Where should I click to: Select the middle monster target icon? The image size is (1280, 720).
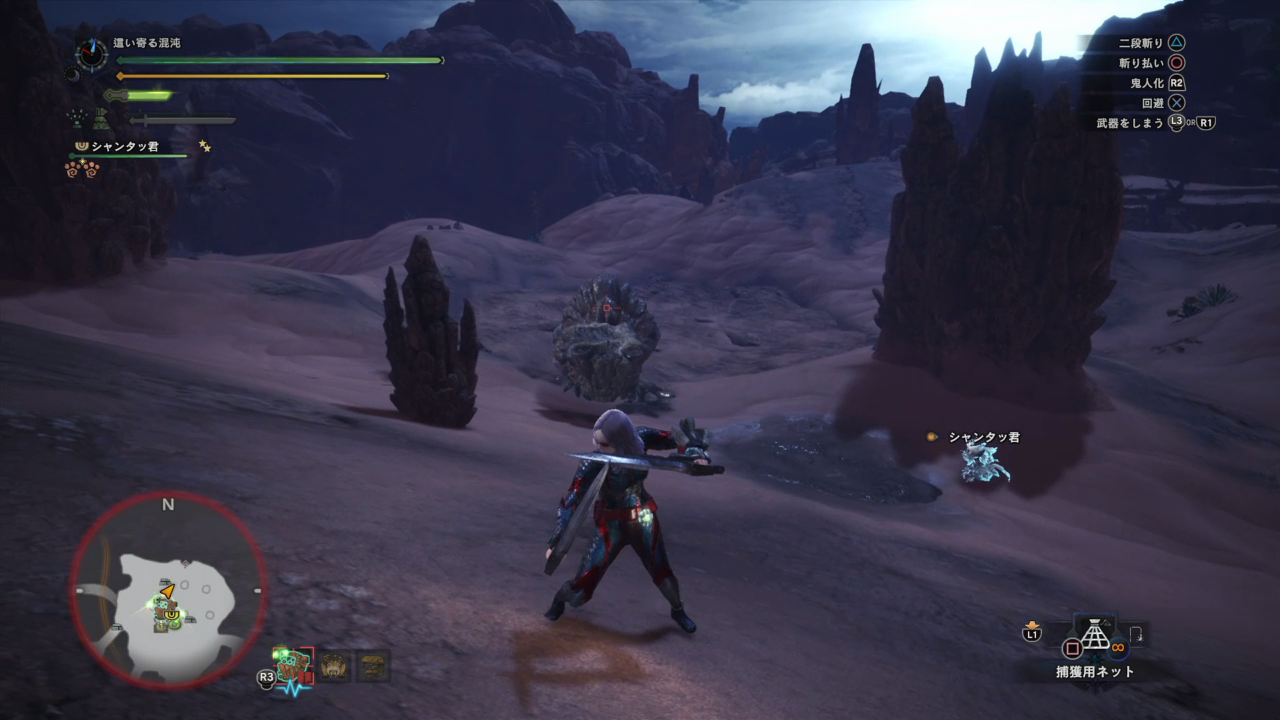[334, 666]
